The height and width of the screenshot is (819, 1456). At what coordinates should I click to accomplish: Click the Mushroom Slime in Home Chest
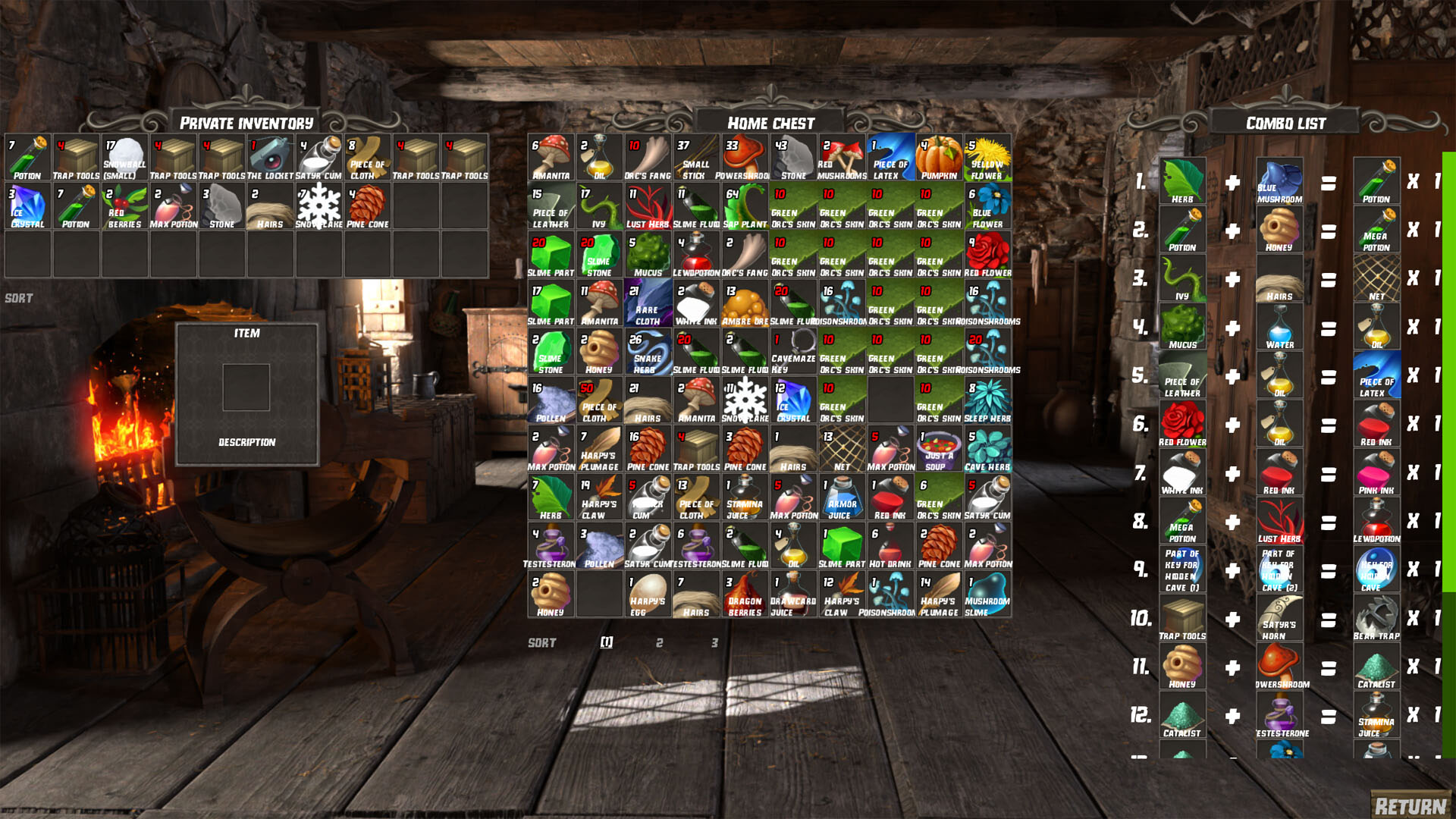[987, 594]
